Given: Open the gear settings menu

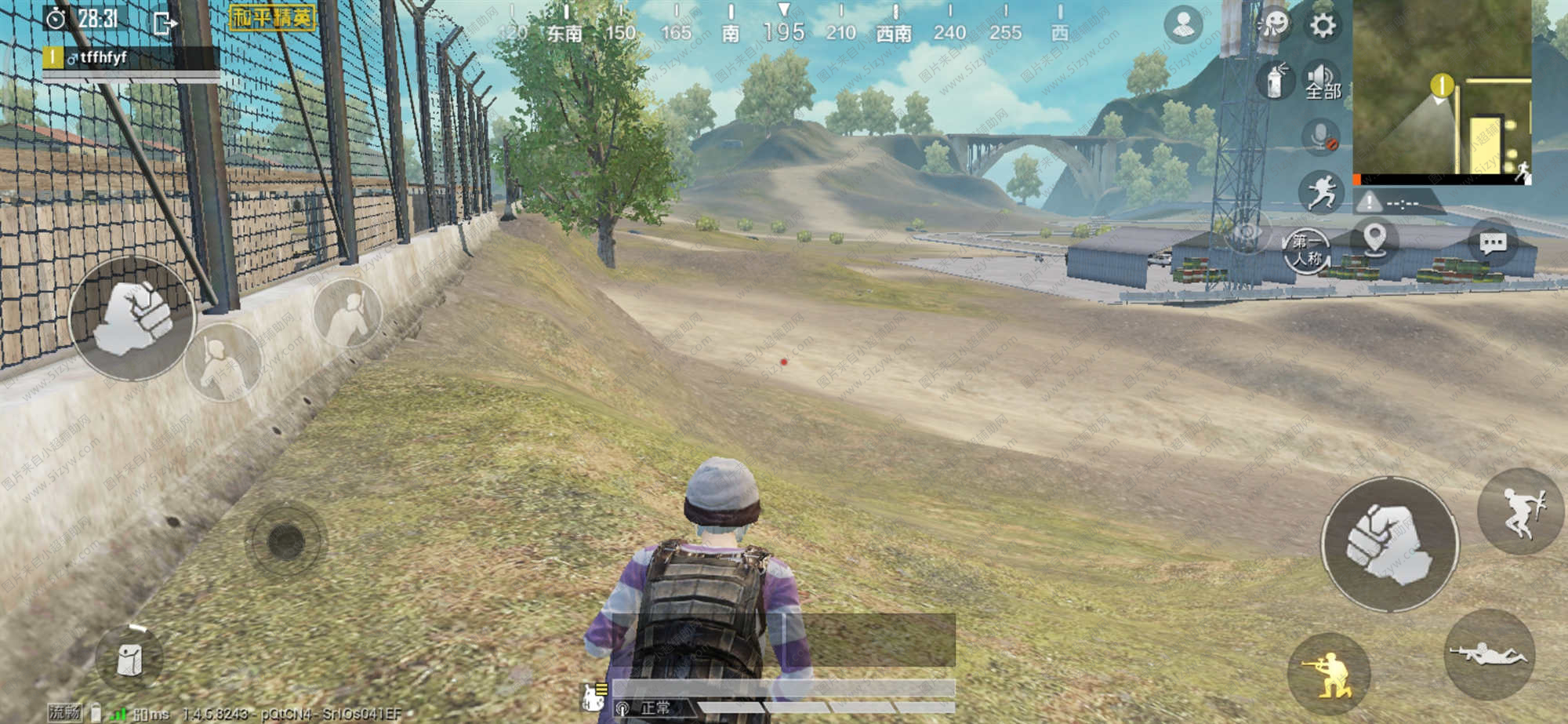Looking at the screenshot, I should pos(1323,26).
